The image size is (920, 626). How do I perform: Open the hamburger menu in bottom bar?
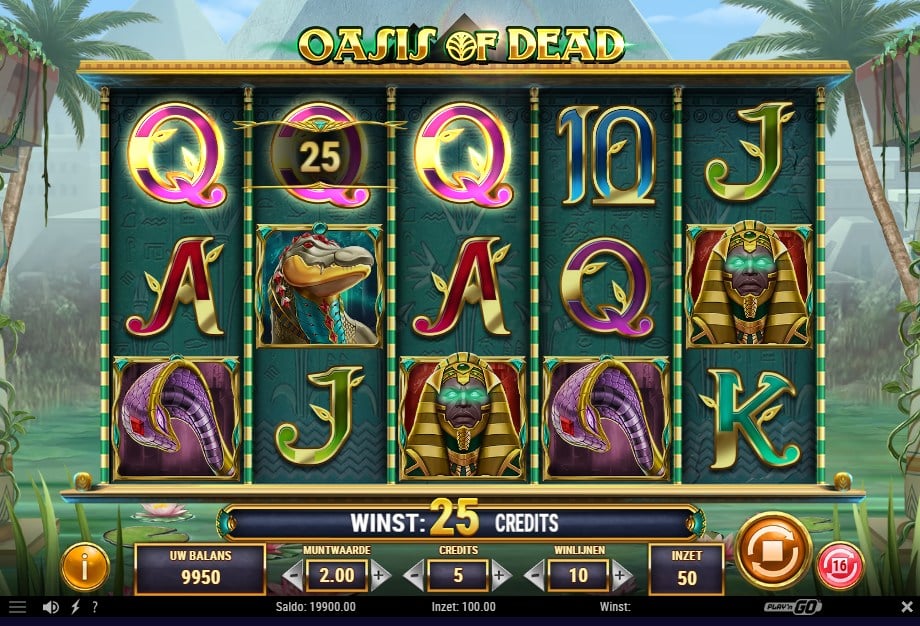click(17, 607)
